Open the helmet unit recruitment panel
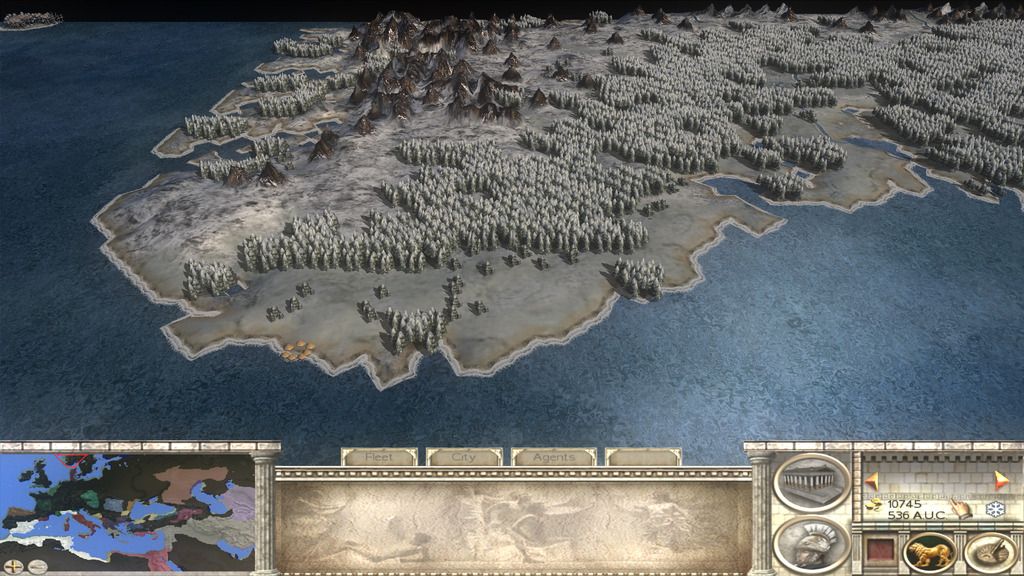1024x576 pixels. (811, 543)
